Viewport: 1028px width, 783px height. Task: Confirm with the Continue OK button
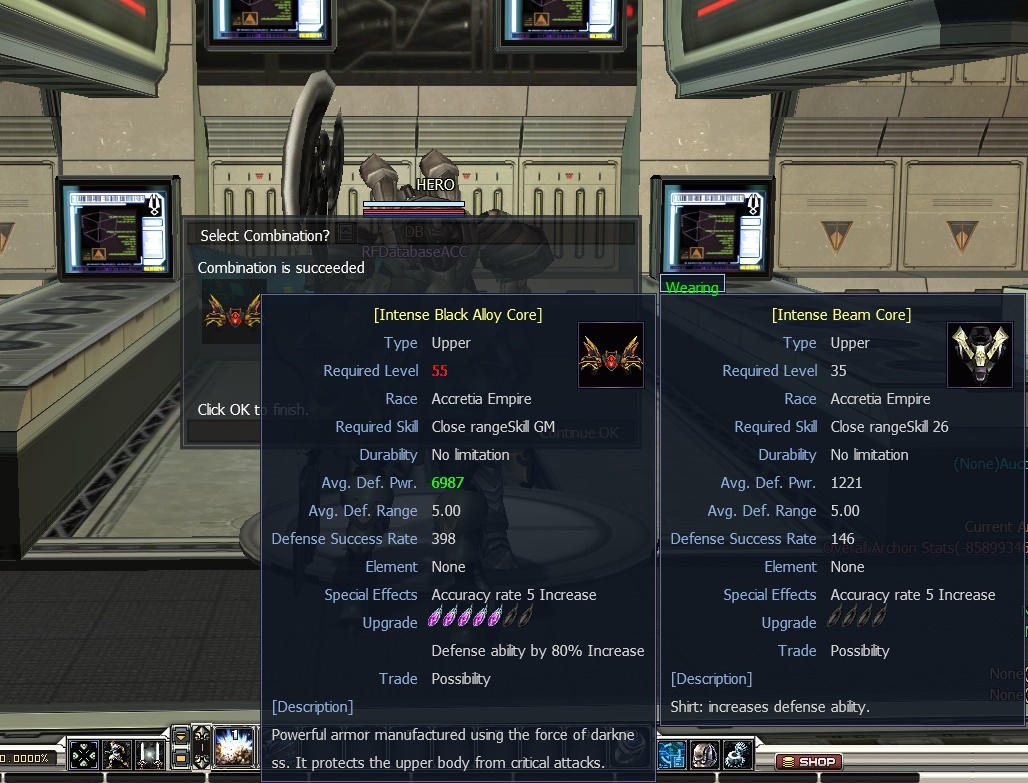point(580,433)
